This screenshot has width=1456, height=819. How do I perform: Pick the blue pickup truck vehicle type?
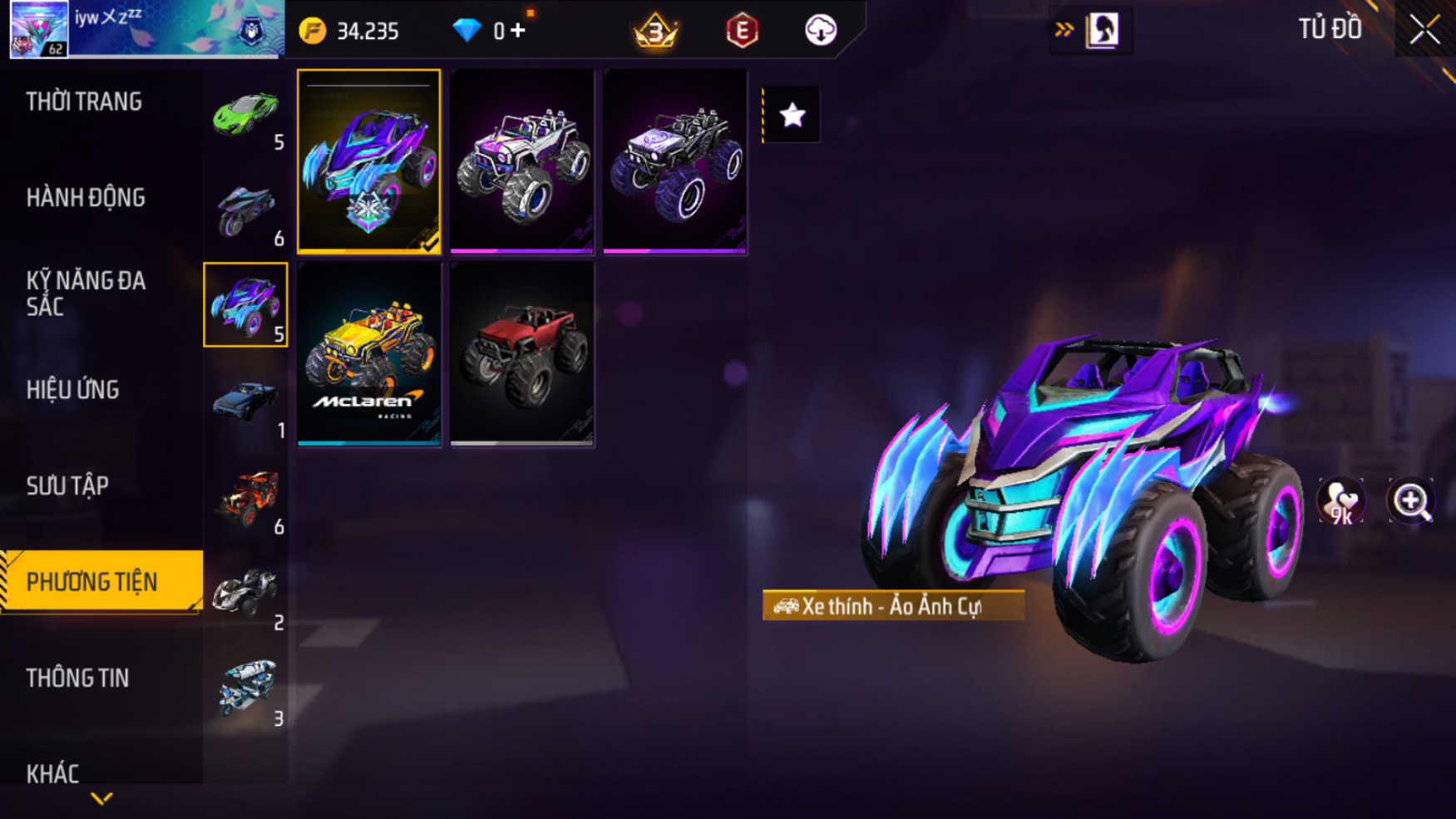(x=245, y=402)
